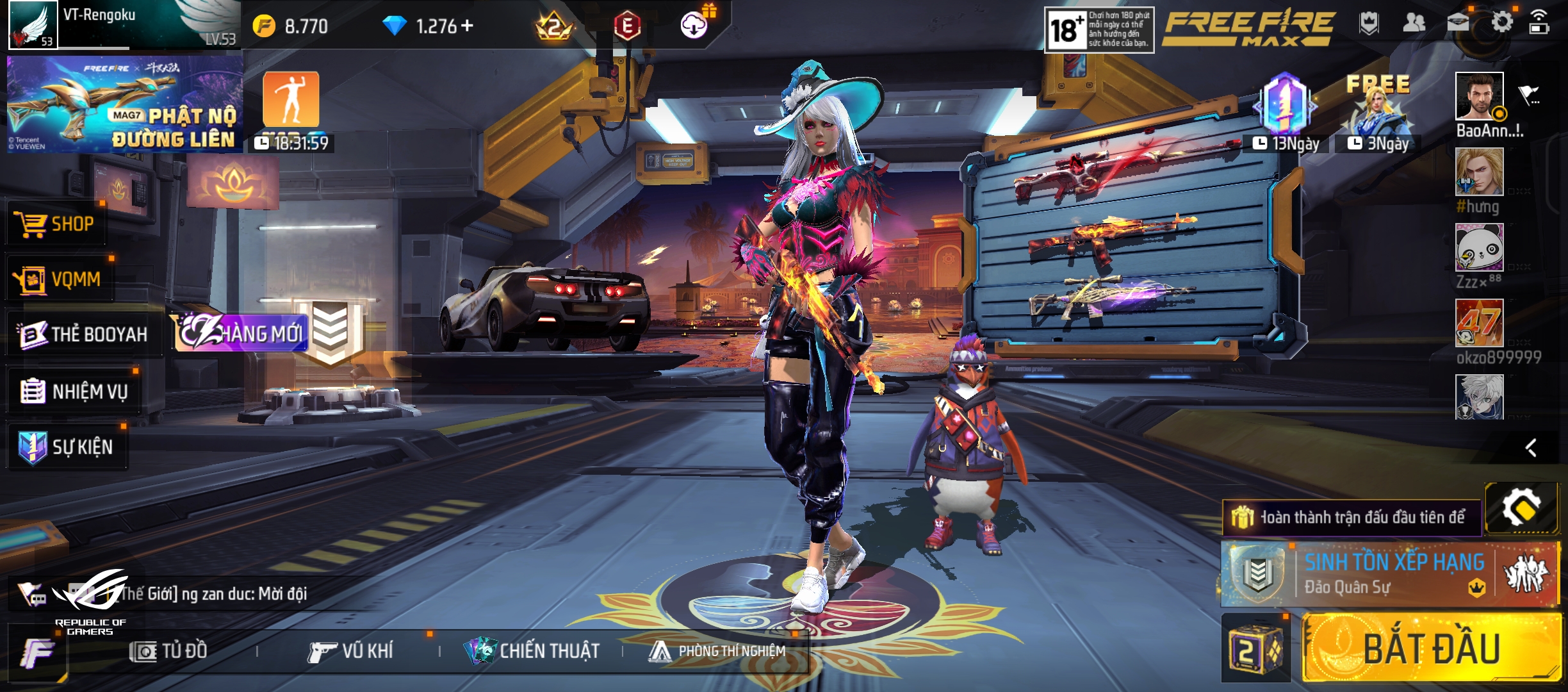Collapse the friends list arrow

(1531, 447)
